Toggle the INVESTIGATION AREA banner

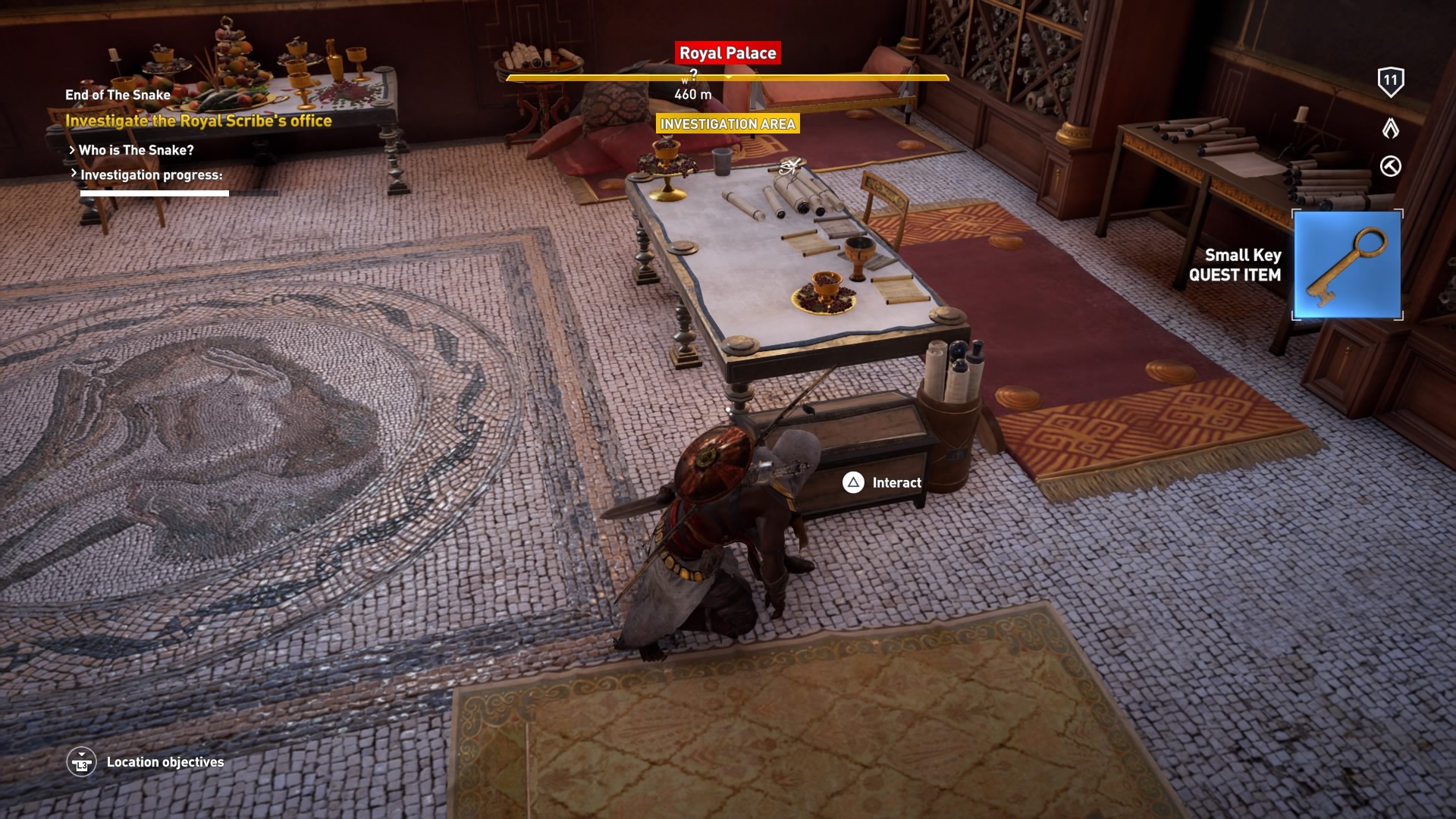(x=727, y=124)
